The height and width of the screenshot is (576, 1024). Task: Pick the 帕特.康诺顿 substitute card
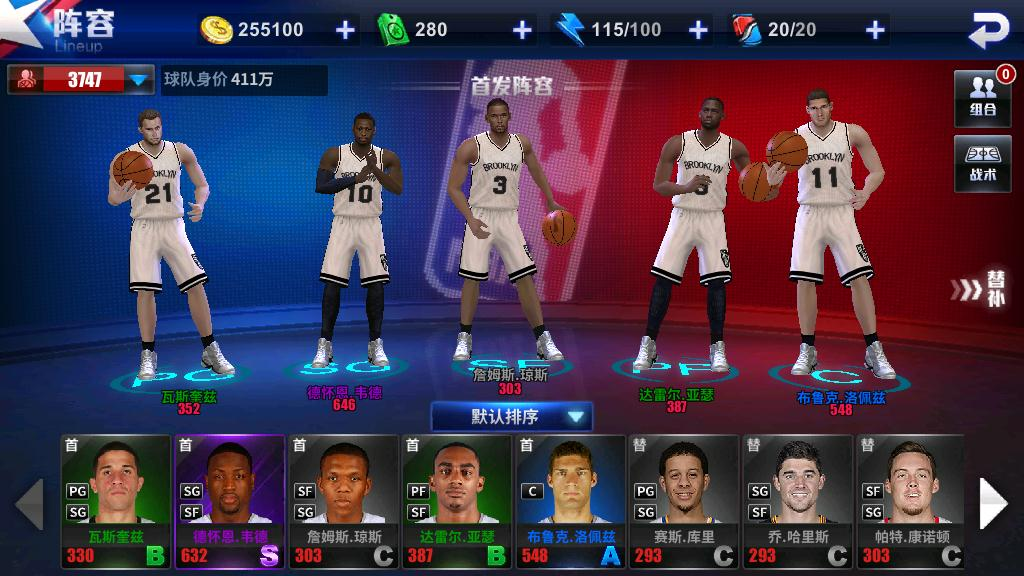[909, 501]
